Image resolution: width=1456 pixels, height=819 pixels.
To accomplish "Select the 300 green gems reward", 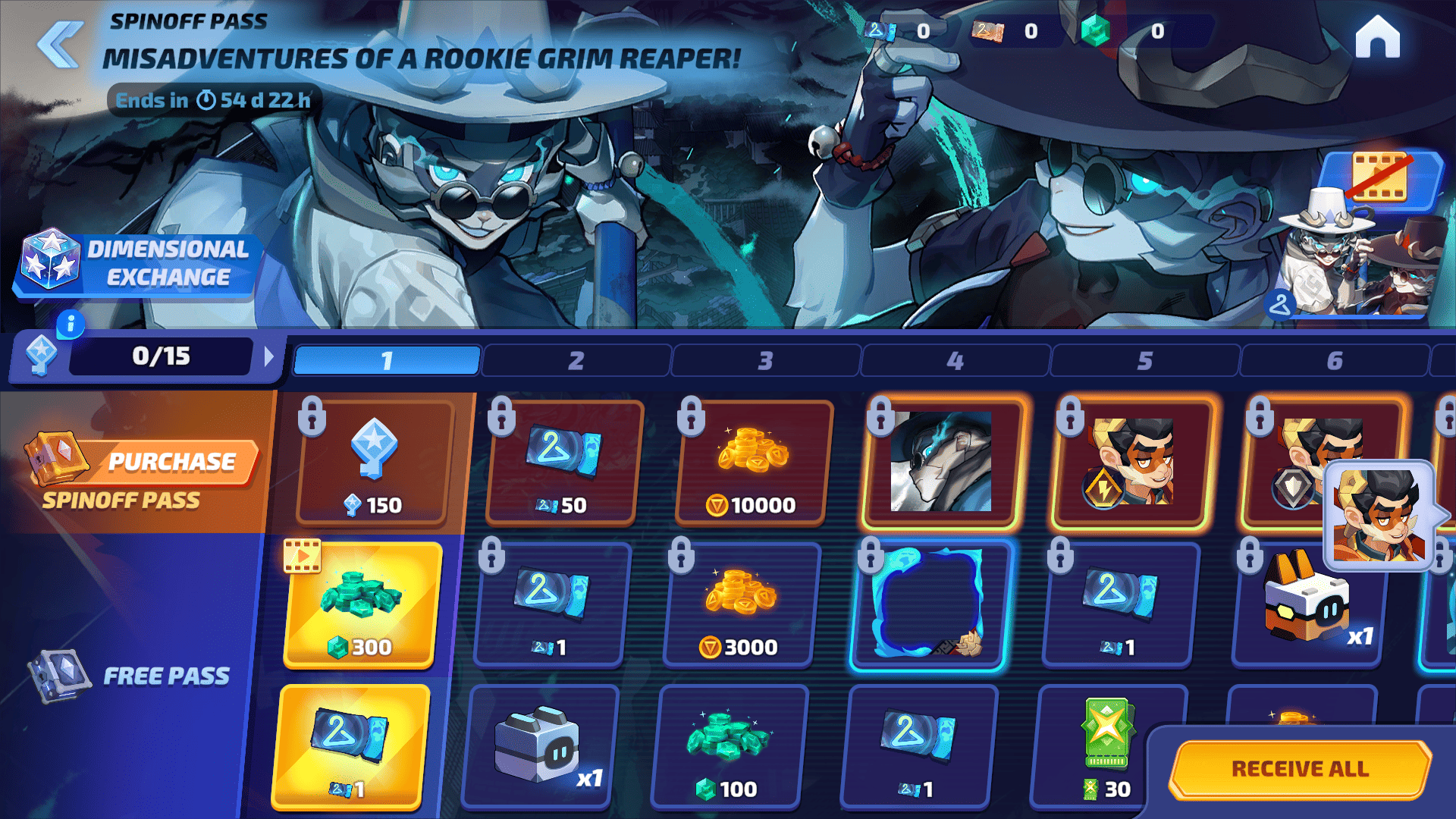I will (x=362, y=605).
